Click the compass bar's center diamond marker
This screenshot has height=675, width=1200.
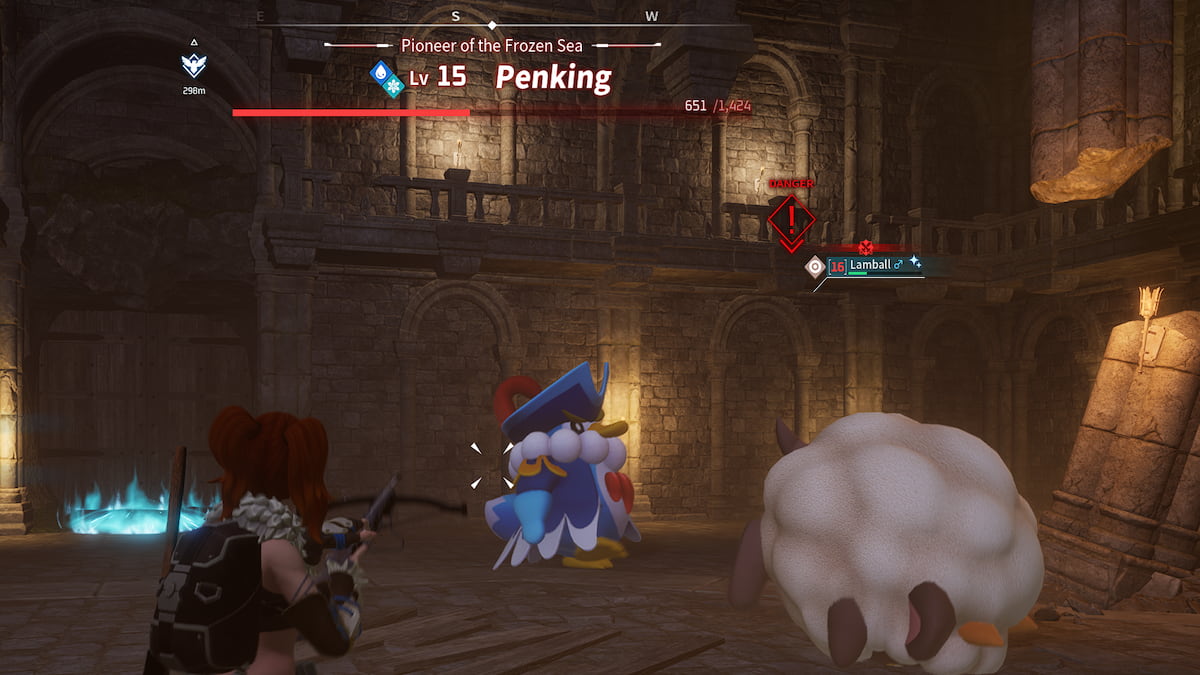(x=490, y=23)
